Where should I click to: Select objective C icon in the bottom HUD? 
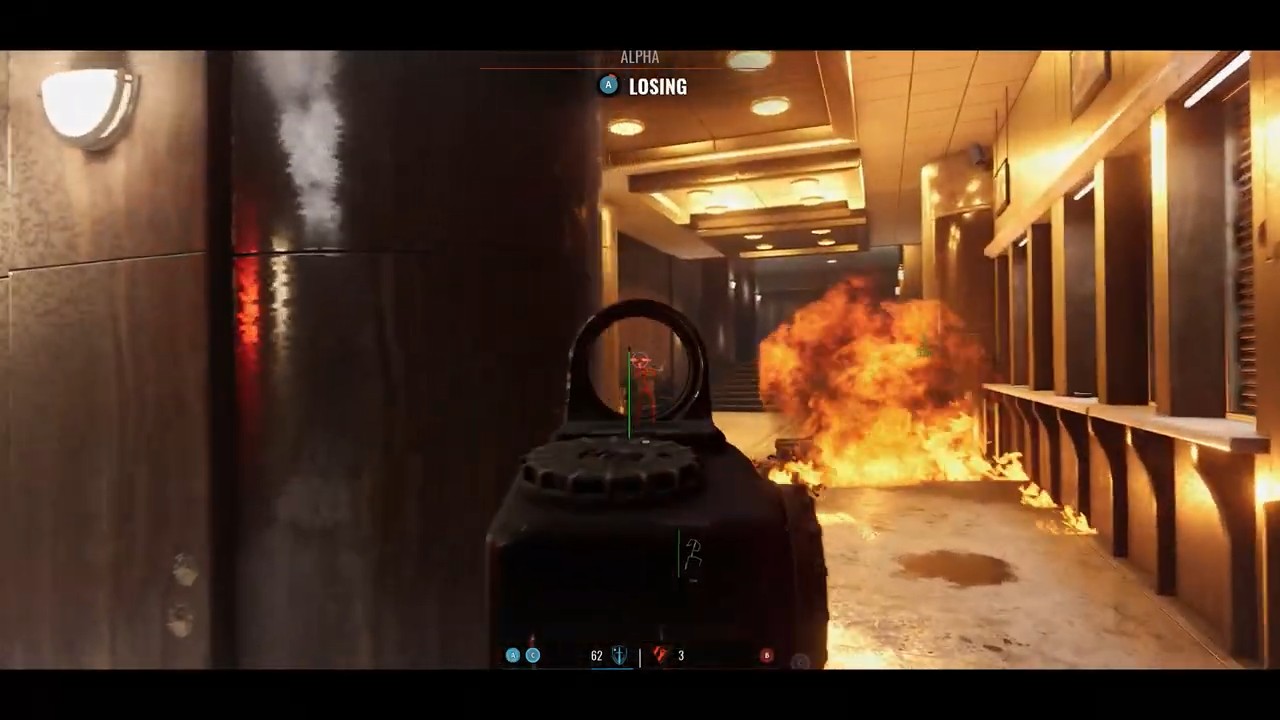[533, 655]
